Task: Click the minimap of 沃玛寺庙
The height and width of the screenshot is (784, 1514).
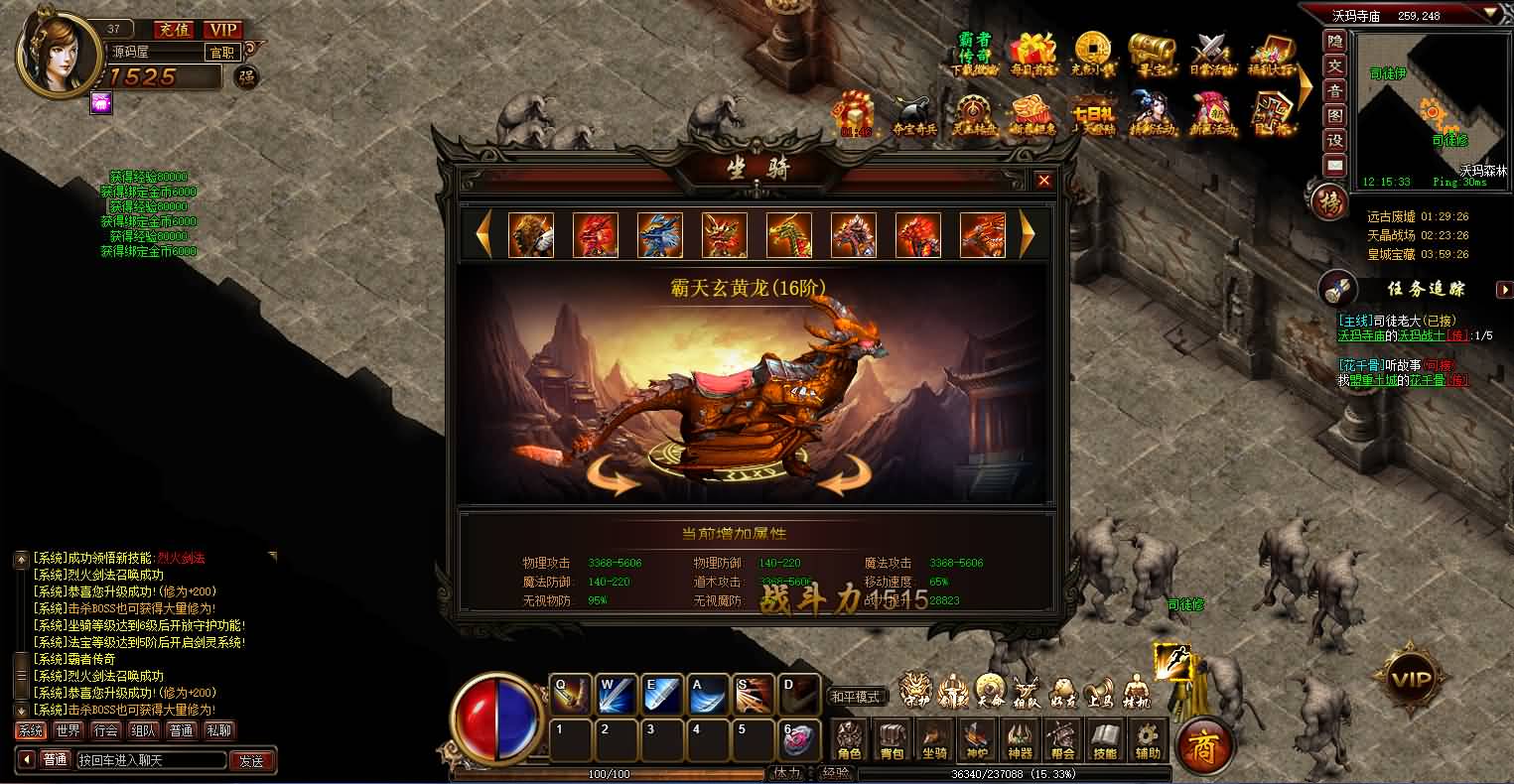Action: pos(1430,104)
